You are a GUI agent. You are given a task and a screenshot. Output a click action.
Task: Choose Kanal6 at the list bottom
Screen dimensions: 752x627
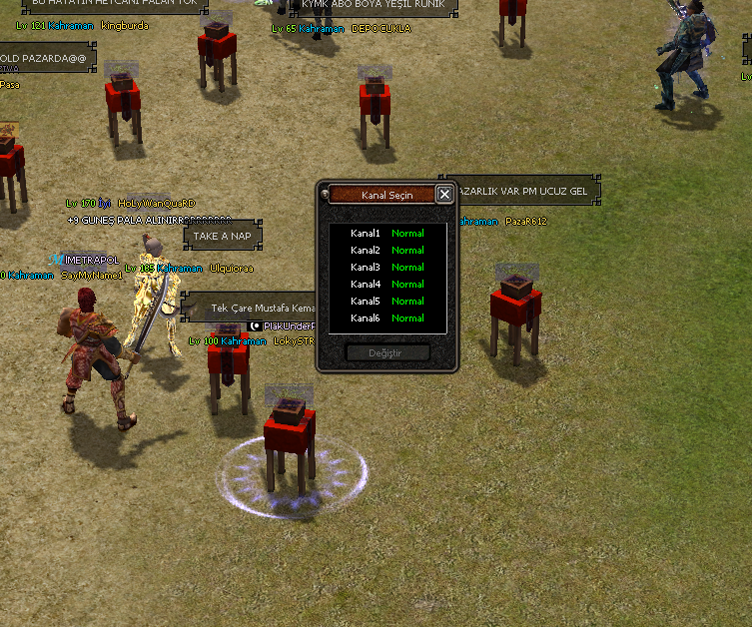click(387, 318)
